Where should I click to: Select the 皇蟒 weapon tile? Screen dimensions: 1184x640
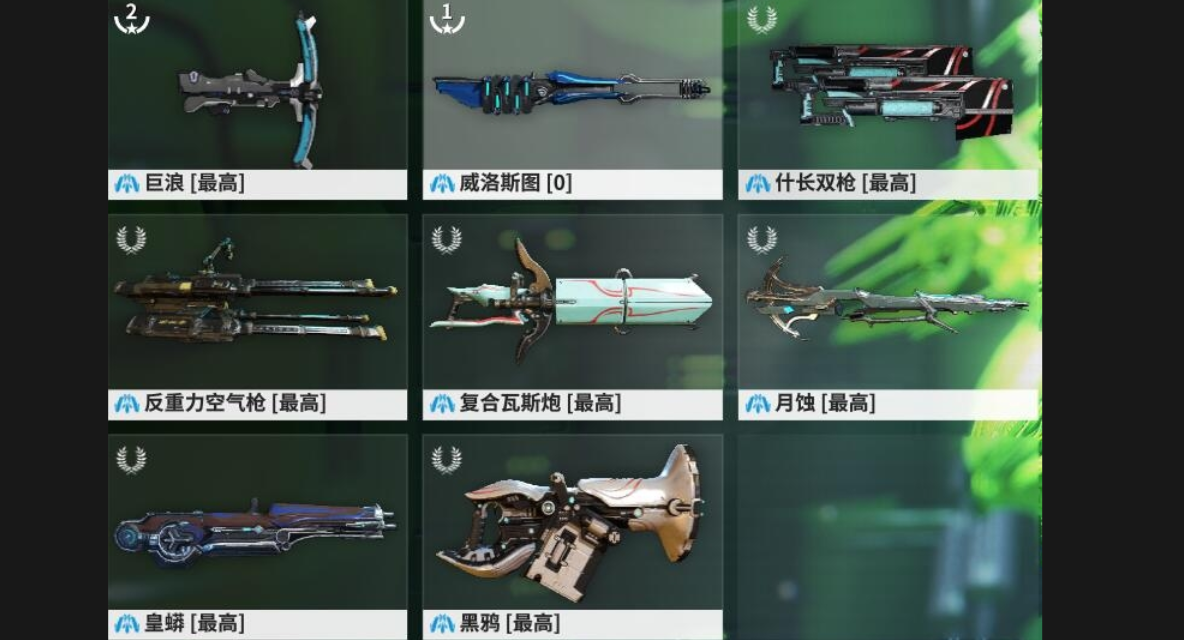(257, 530)
